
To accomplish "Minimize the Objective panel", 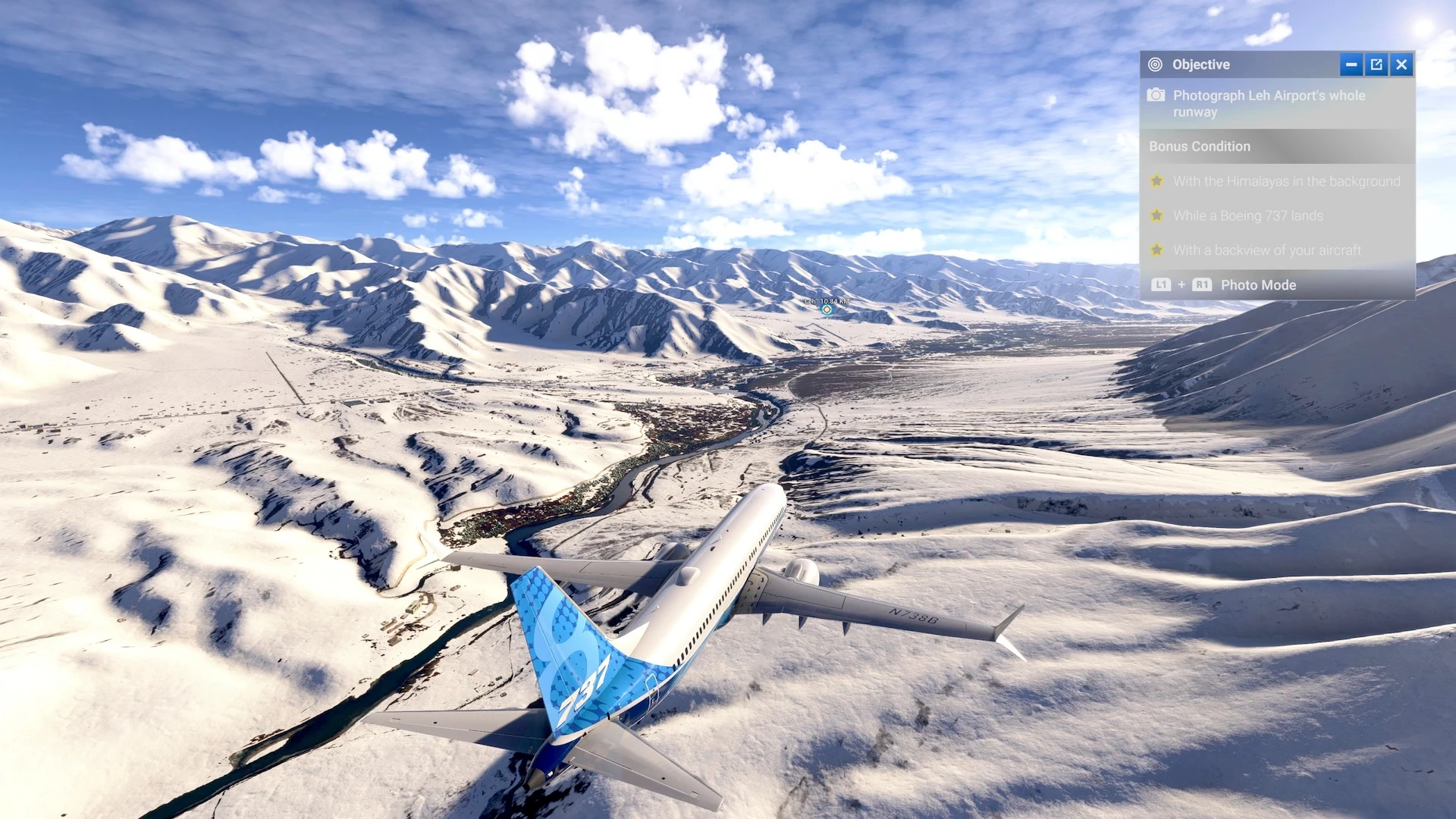I will click(1351, 64).
